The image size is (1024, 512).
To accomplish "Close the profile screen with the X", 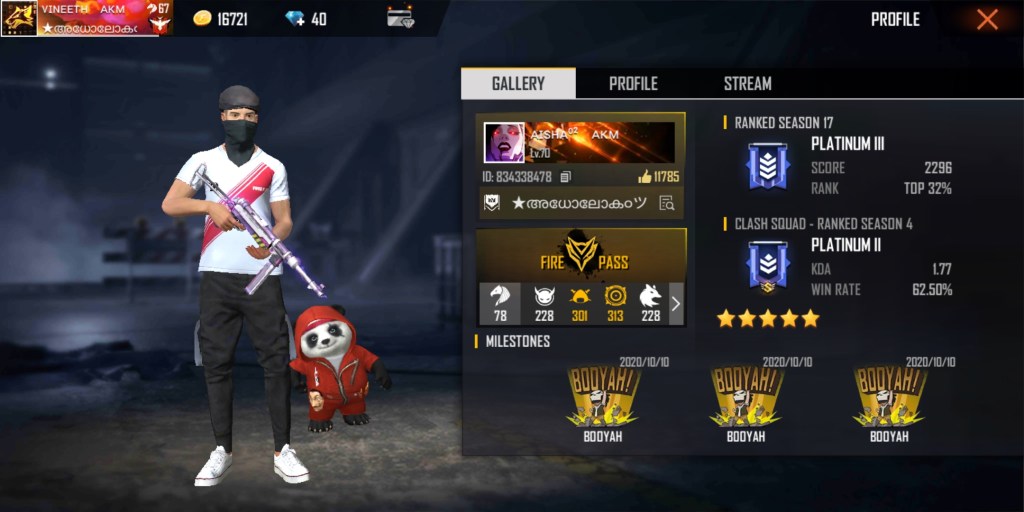I will (x=987, y=20).
